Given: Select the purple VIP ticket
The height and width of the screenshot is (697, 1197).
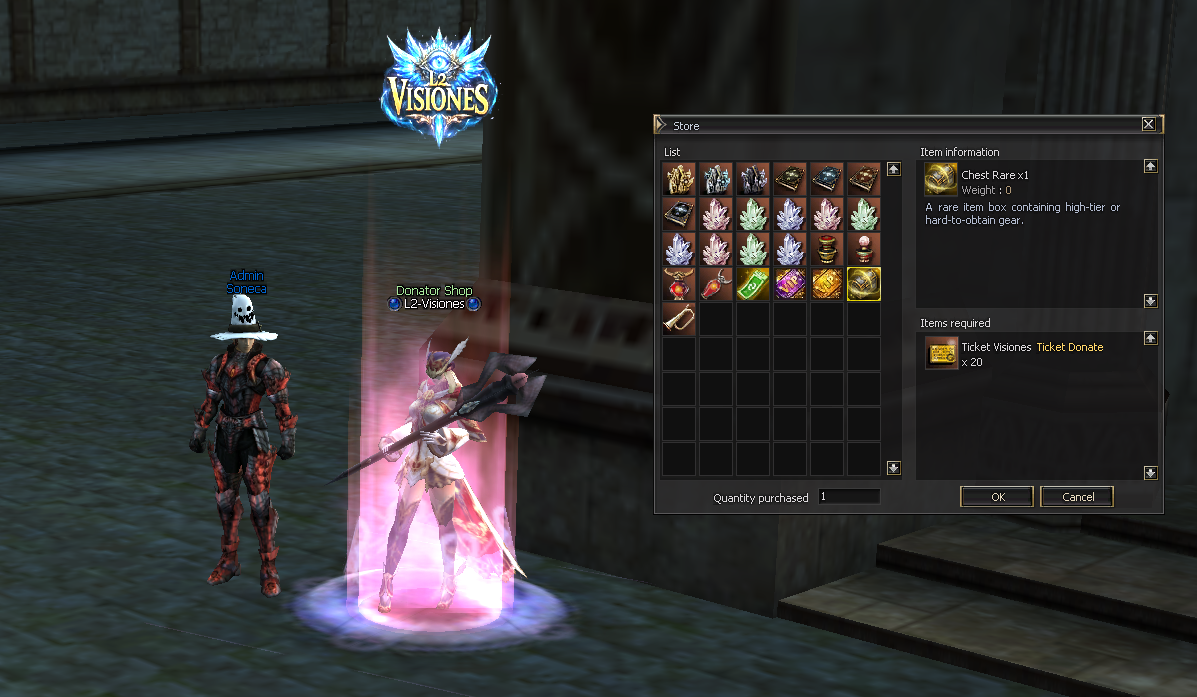Looking at the screenshot, I should click(x=790, y=284).
